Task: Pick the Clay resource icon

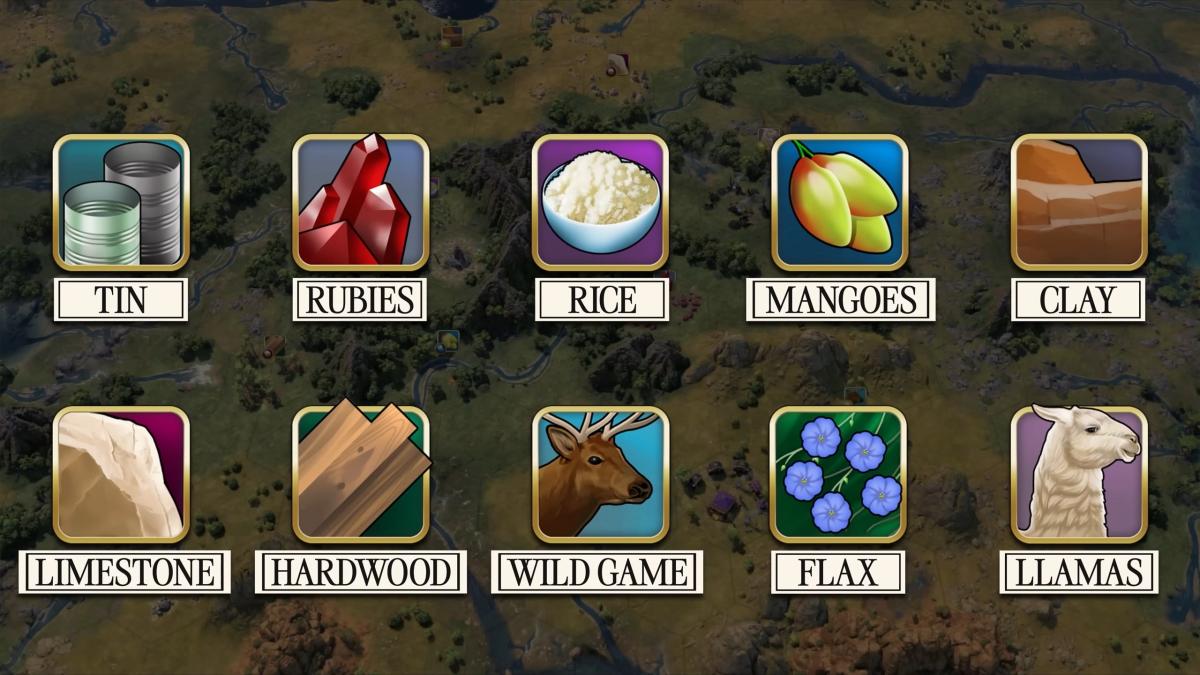Action: tap(1079, 203)
